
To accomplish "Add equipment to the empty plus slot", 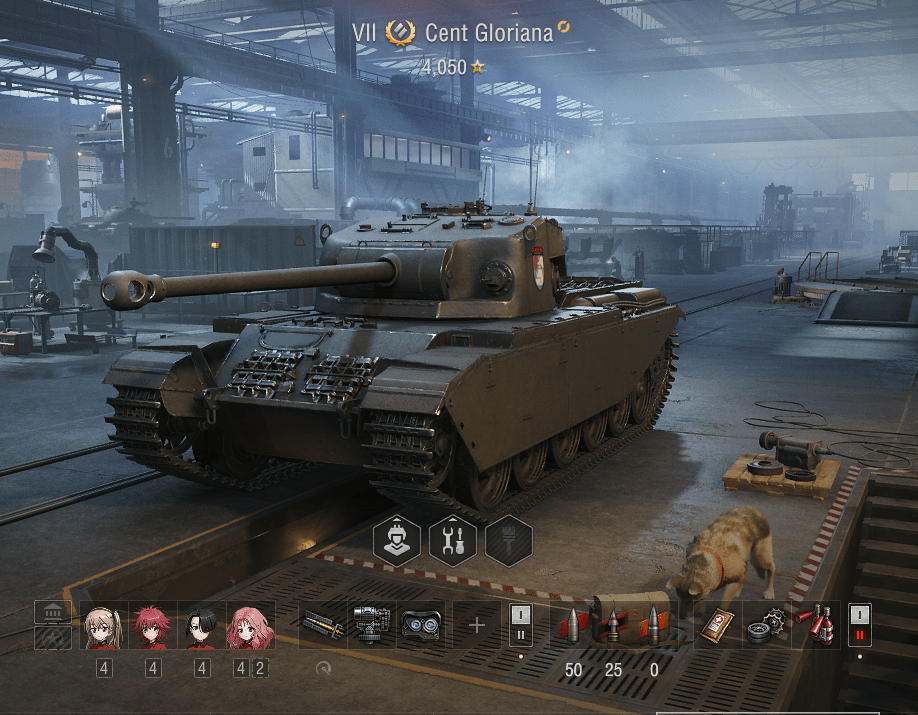I will tap(477, 625).
